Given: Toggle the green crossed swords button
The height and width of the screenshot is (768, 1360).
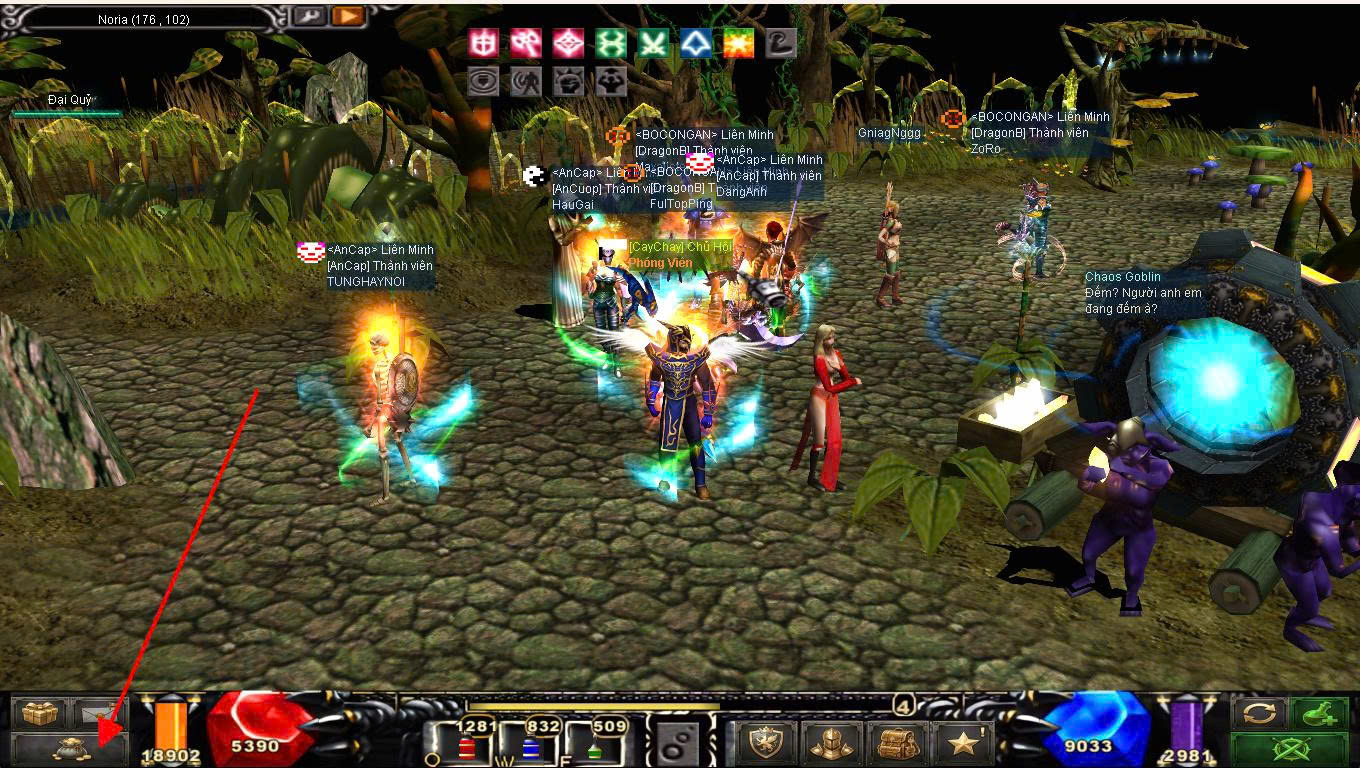Looking at the screenshot, I should coord(1290,748).
